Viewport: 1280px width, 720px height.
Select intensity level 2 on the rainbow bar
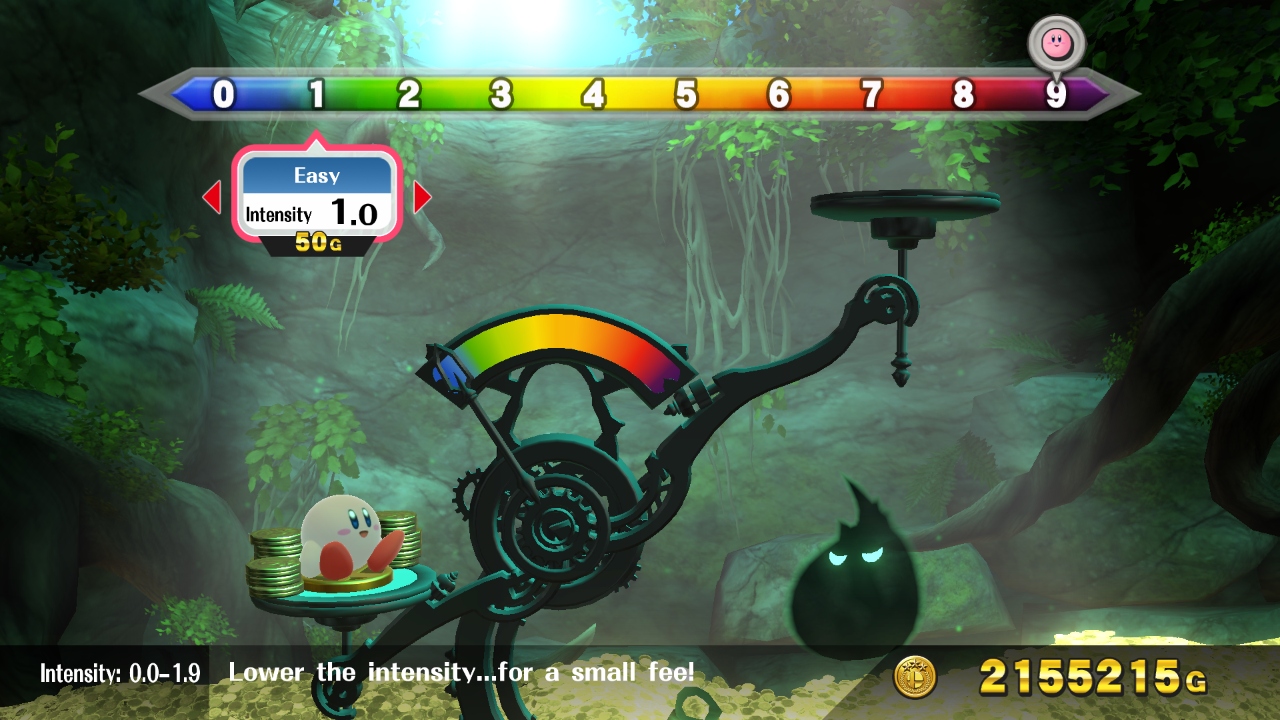tap(409, 95)
